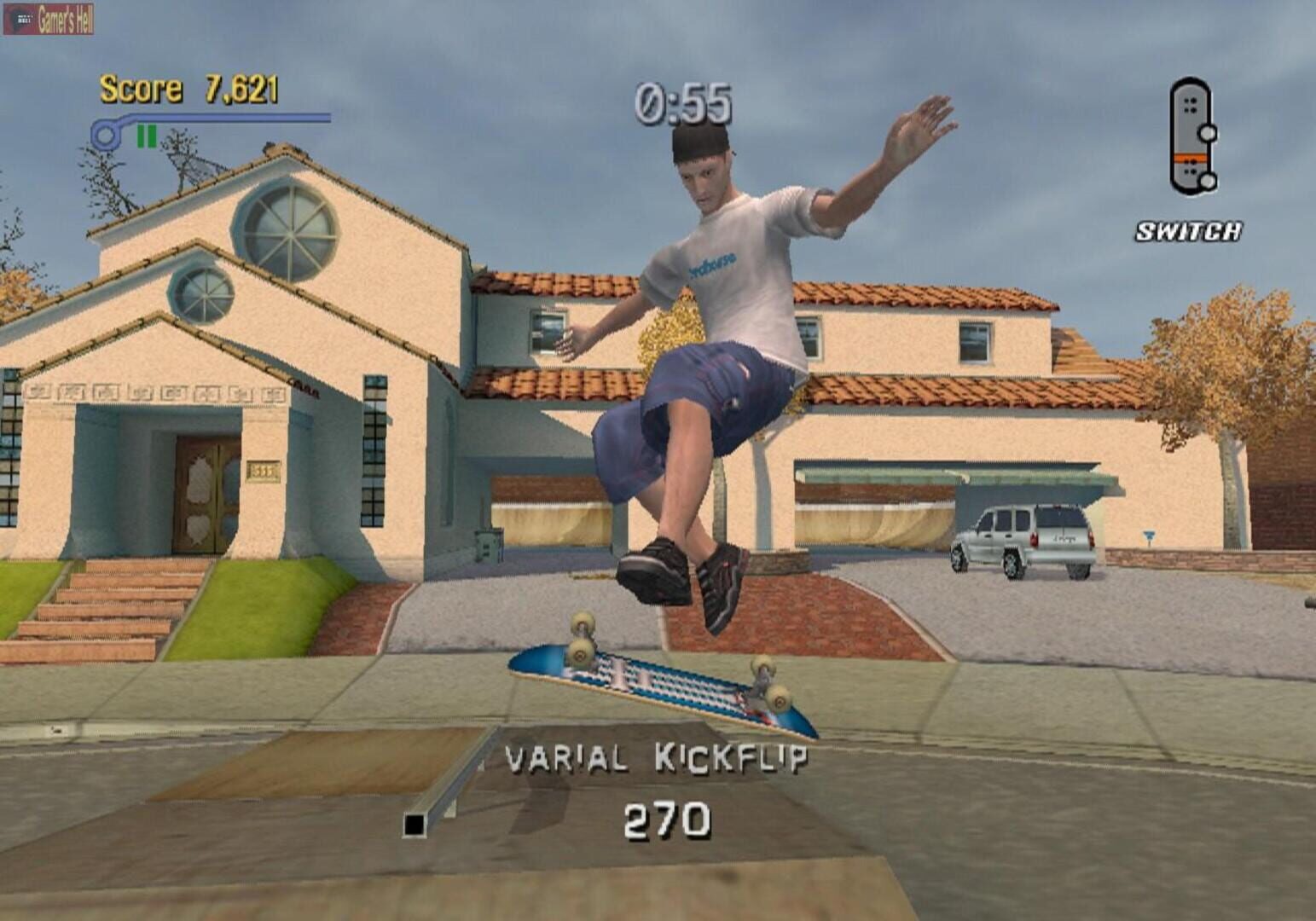Click the SWITCH skateboard stance icon
This screenshot has width=1316, height=921.
(x=1193, y=138)
